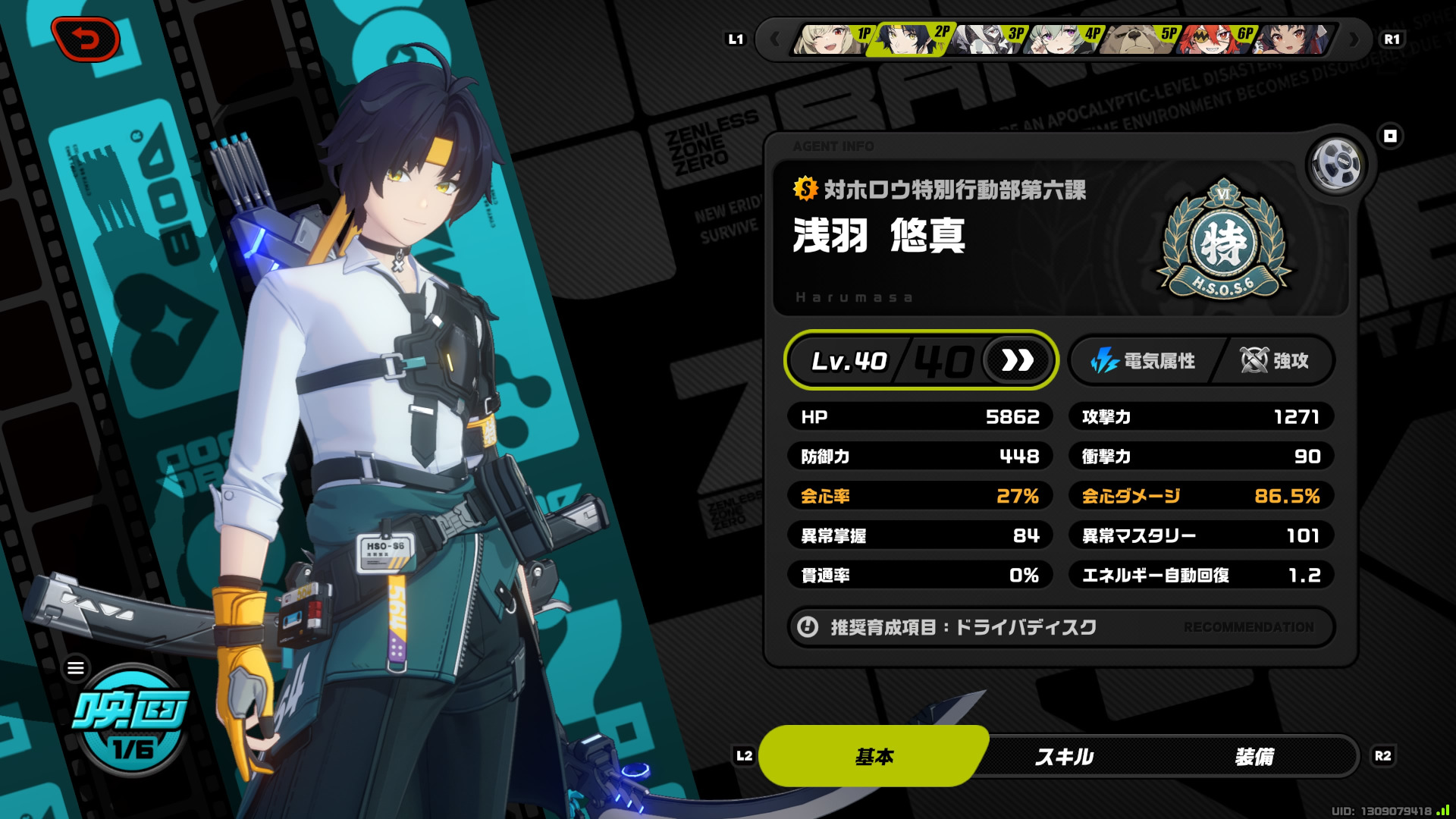This screenshot has width=1456, height=819.
Task: Select the 3P white-haired agent portrait
Action: 986,39
